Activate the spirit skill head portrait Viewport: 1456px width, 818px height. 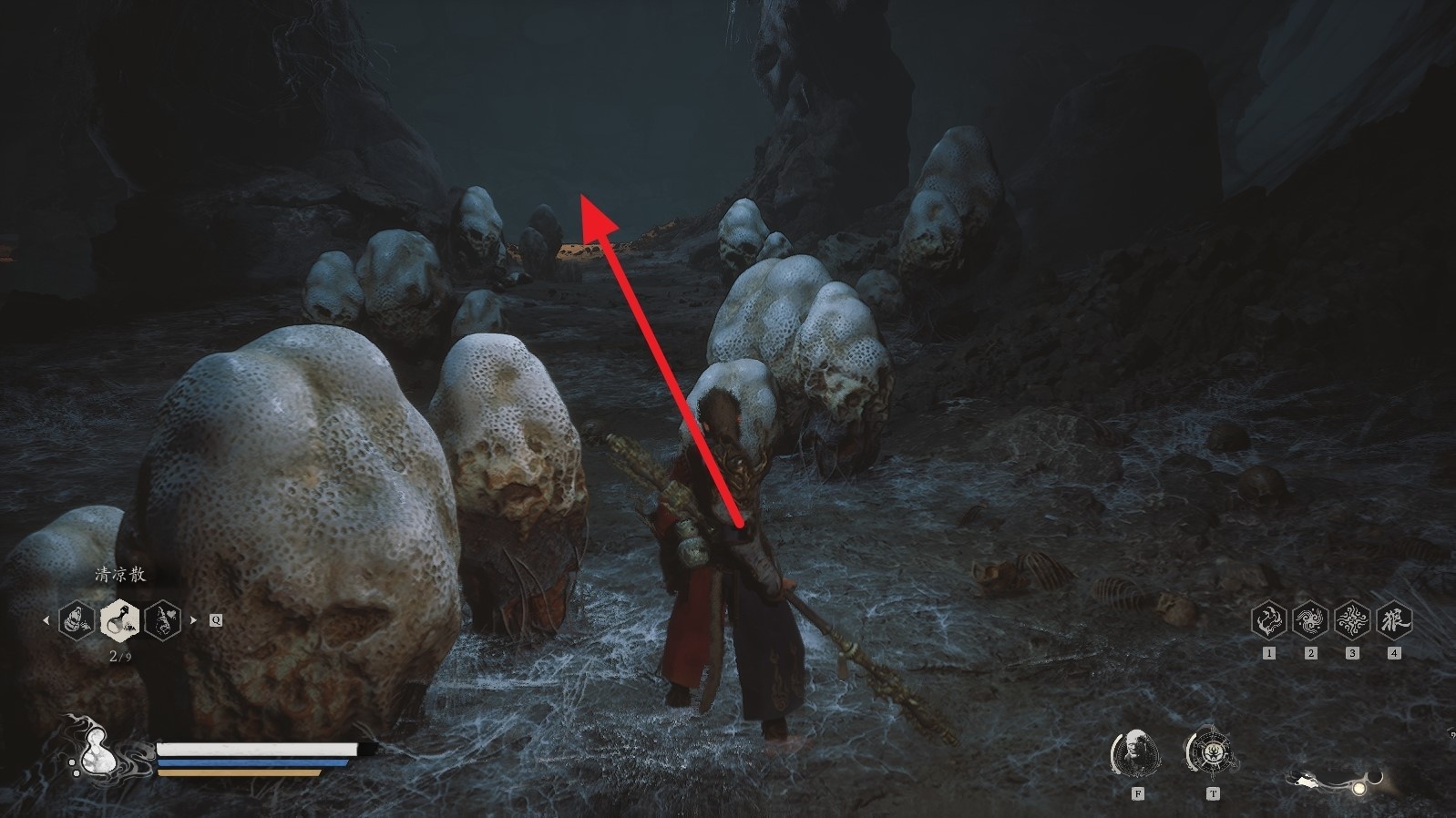(x=1136, y=752)
